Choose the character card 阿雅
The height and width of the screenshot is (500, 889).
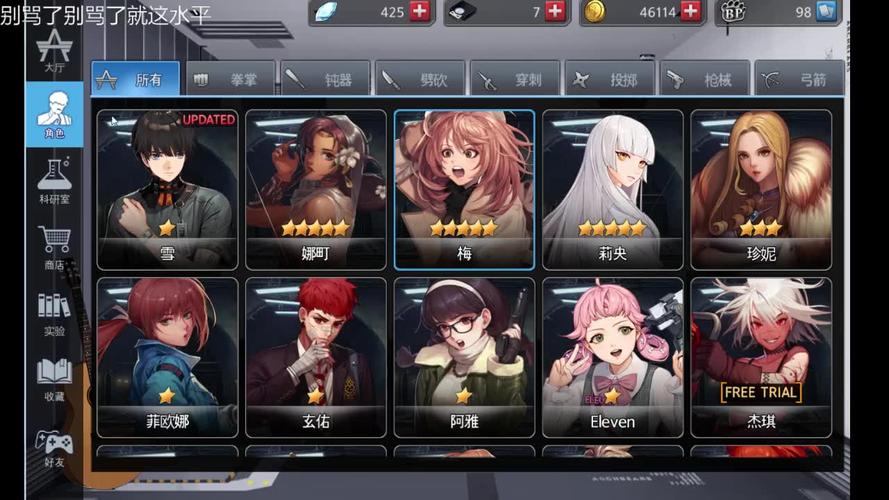464,357
